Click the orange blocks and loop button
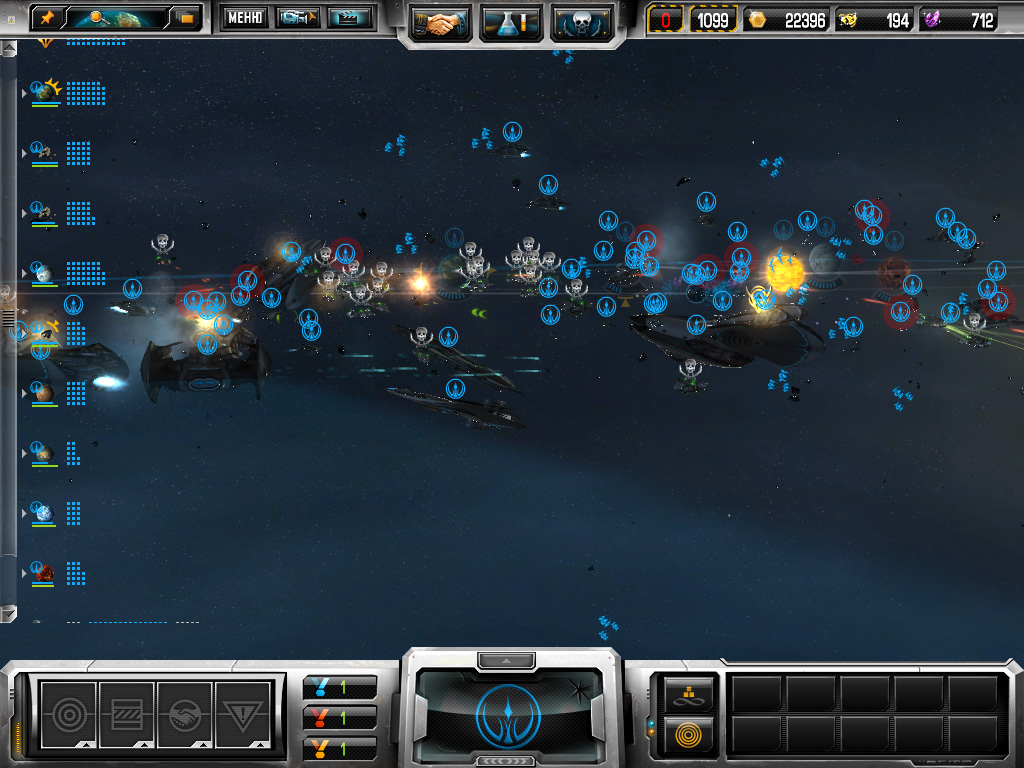This screenshot has height=768, width=1024. click(690, 692)
